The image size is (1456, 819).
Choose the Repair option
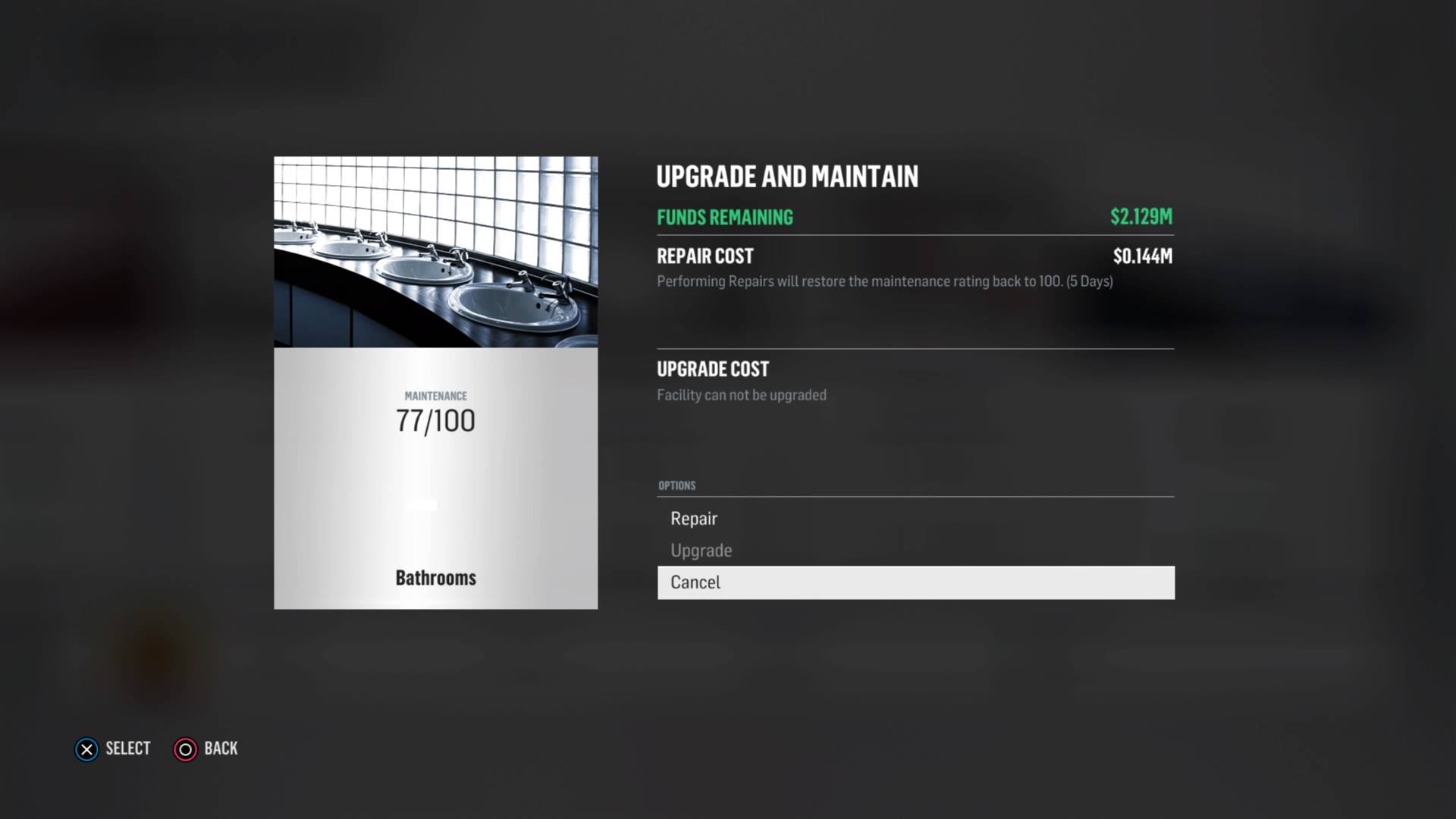coord(694,519)
